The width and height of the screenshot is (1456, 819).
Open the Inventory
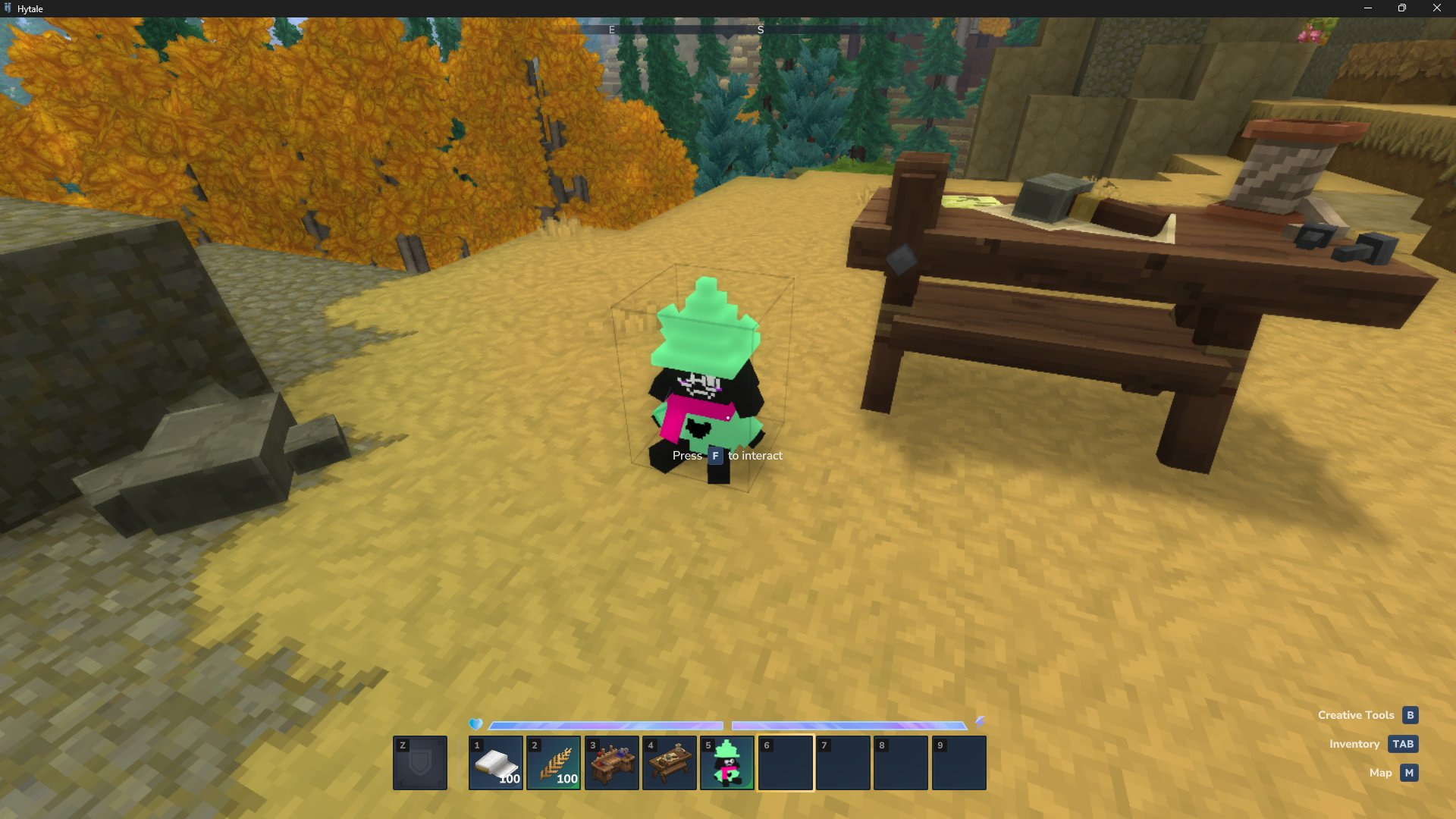(1403, 744)
